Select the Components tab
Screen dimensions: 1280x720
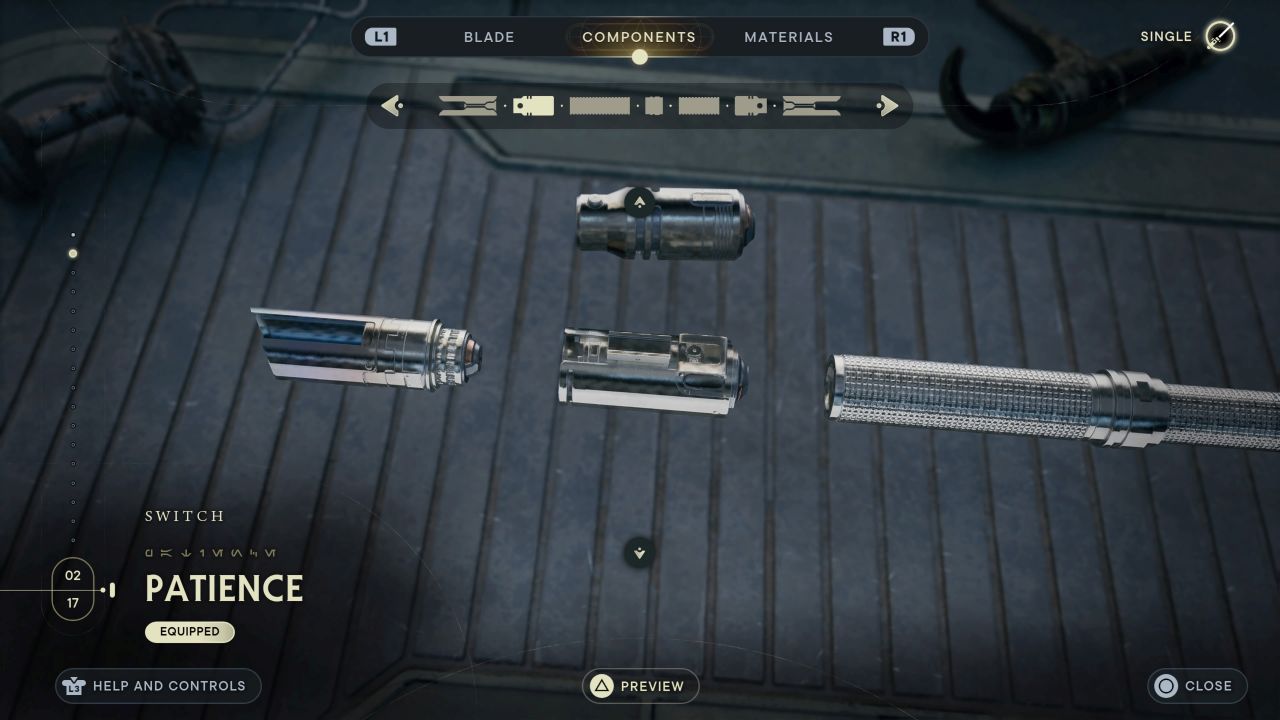coord(639,37)
